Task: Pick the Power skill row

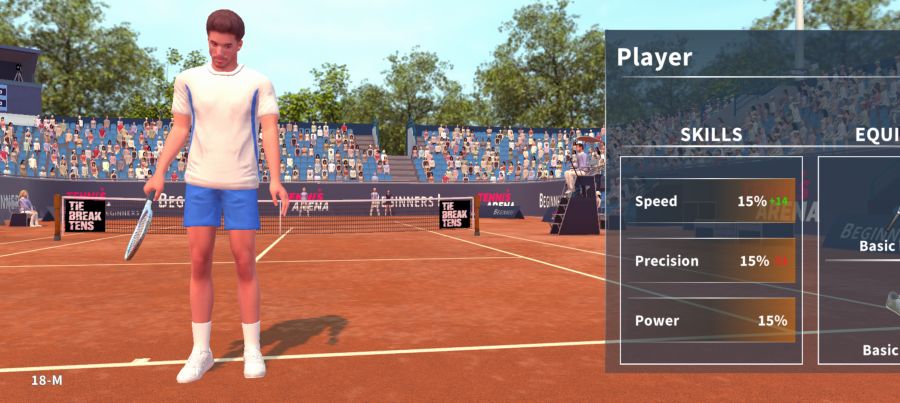Action: pos(711,321)
